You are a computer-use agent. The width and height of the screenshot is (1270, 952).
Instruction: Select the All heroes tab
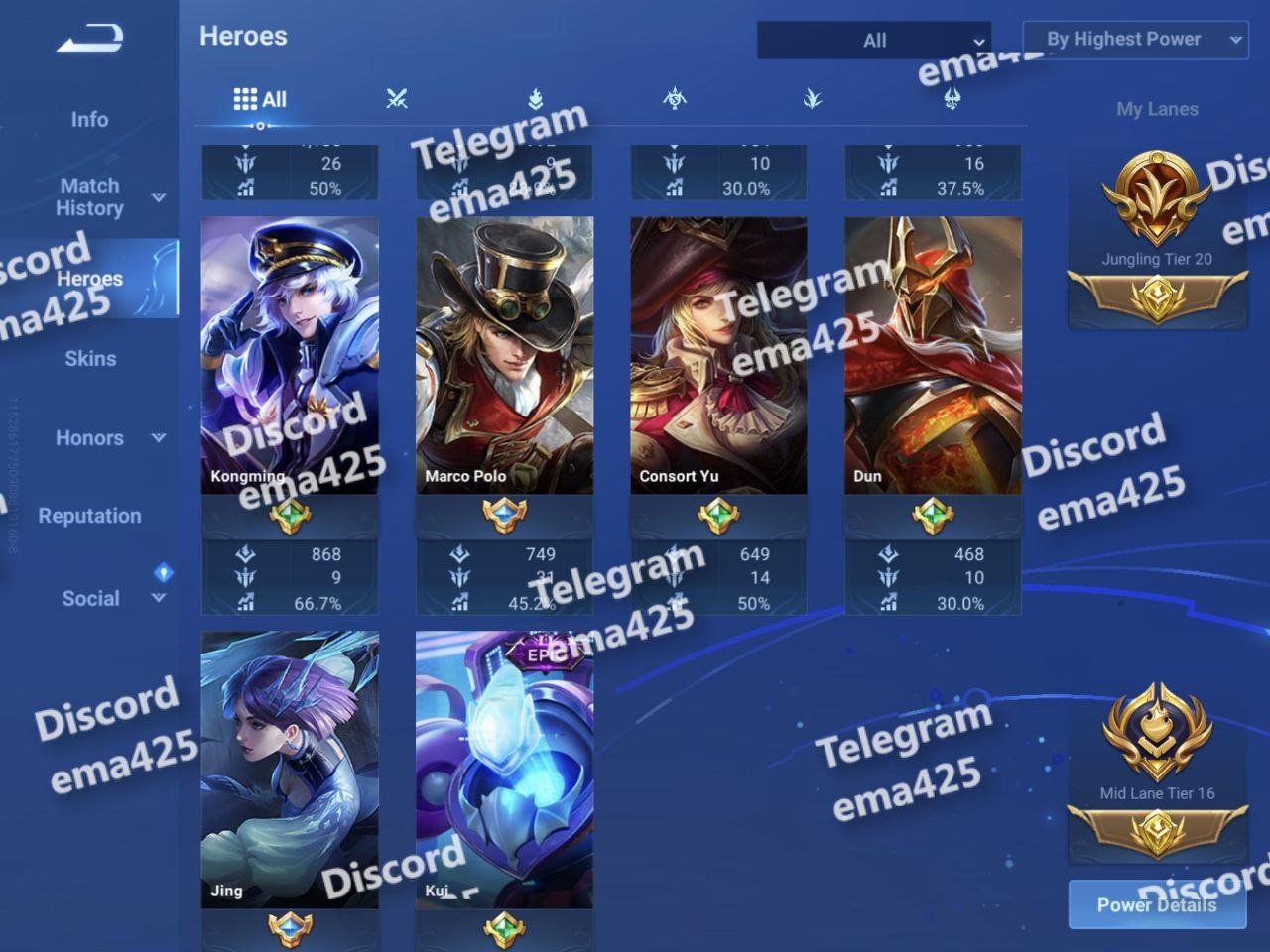coord(260,99)
